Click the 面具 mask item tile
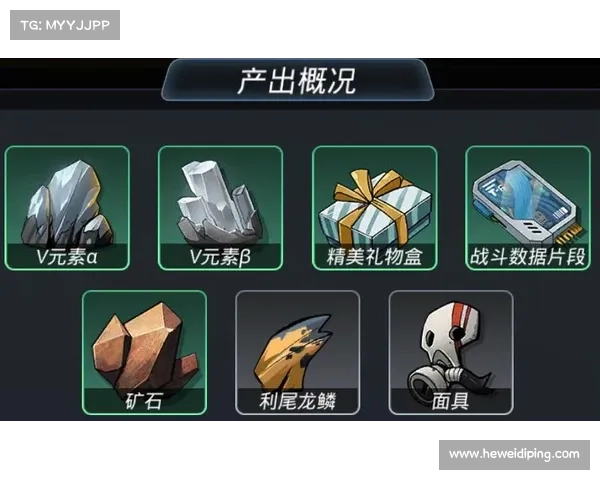The image size is (600, 480). [x=450, y=352]
